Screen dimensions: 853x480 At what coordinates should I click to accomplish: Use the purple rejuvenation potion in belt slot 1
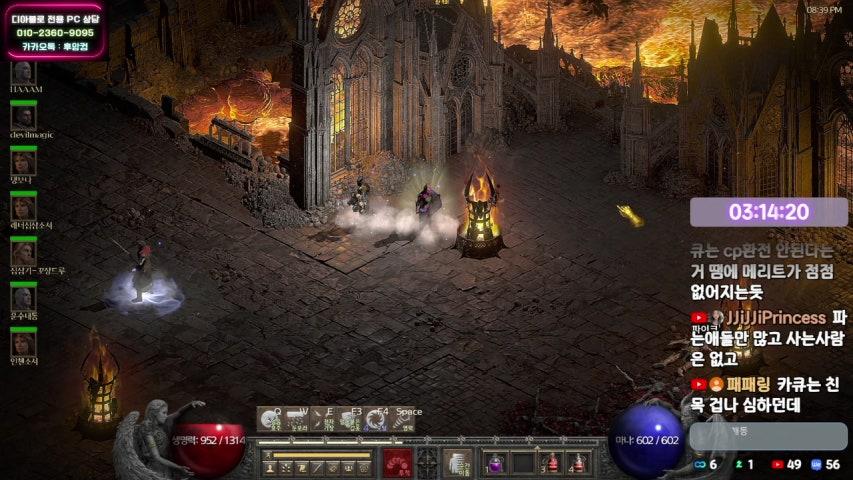(x=496, y=463)
